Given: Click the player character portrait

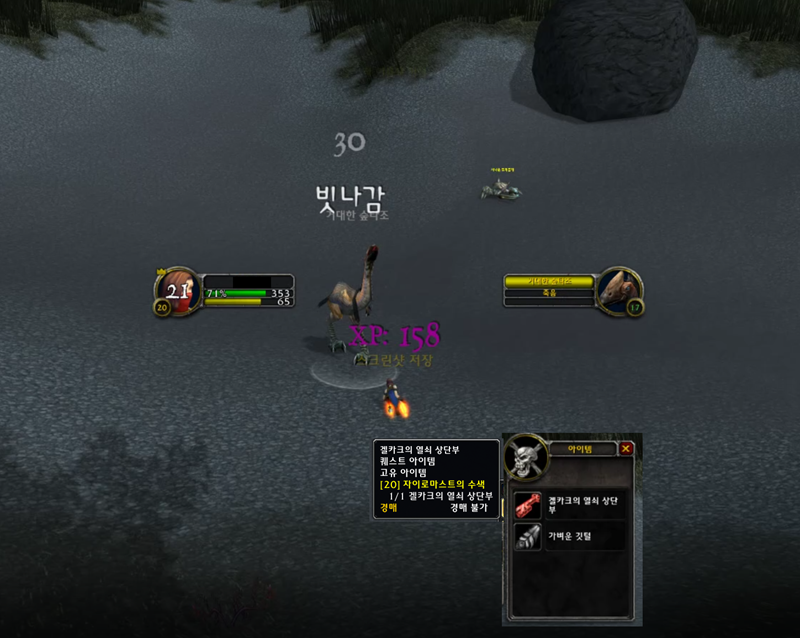Looking at the screenshot, I should 179,291.
